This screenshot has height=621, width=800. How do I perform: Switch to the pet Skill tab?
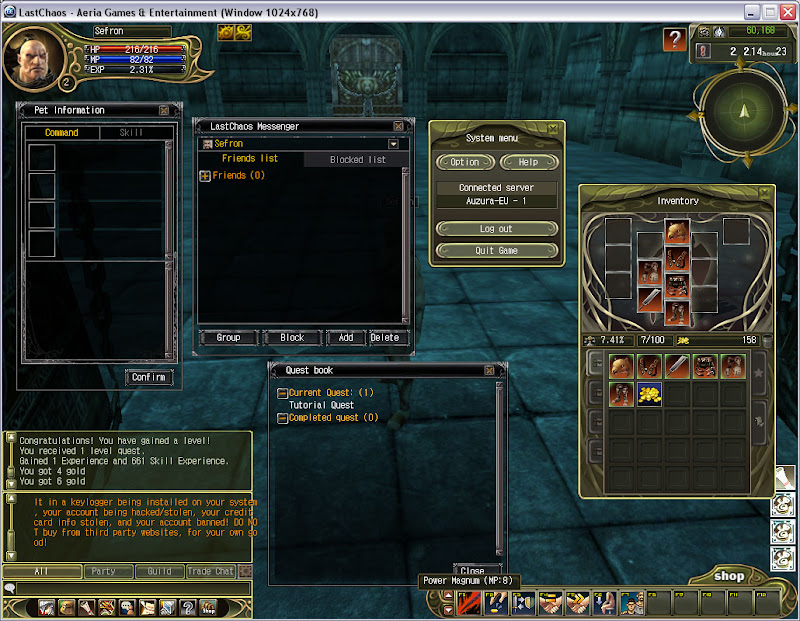click(131, 133)
